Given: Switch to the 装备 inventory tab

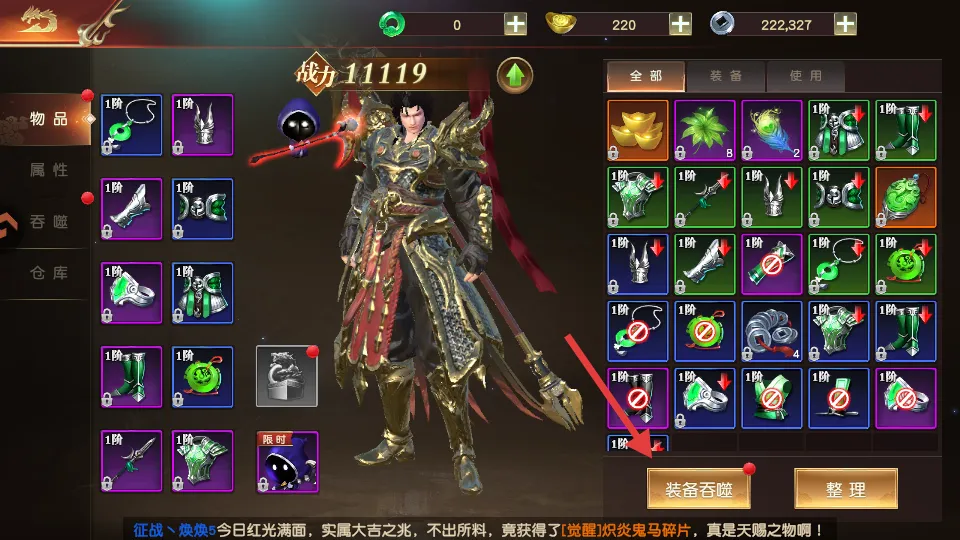Looking at the screenshot, I should pos(725,76).
